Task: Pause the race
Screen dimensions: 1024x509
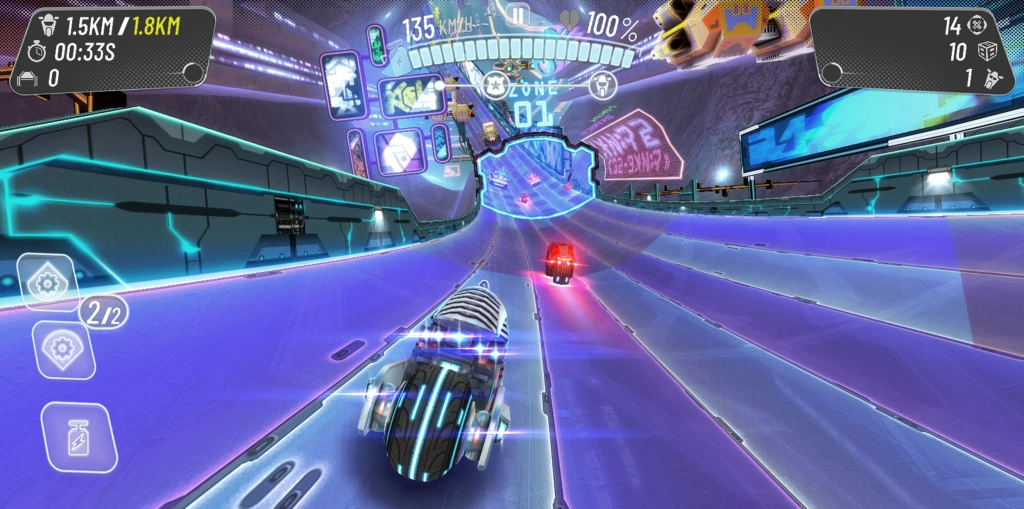Action: [x=516, y=15]
